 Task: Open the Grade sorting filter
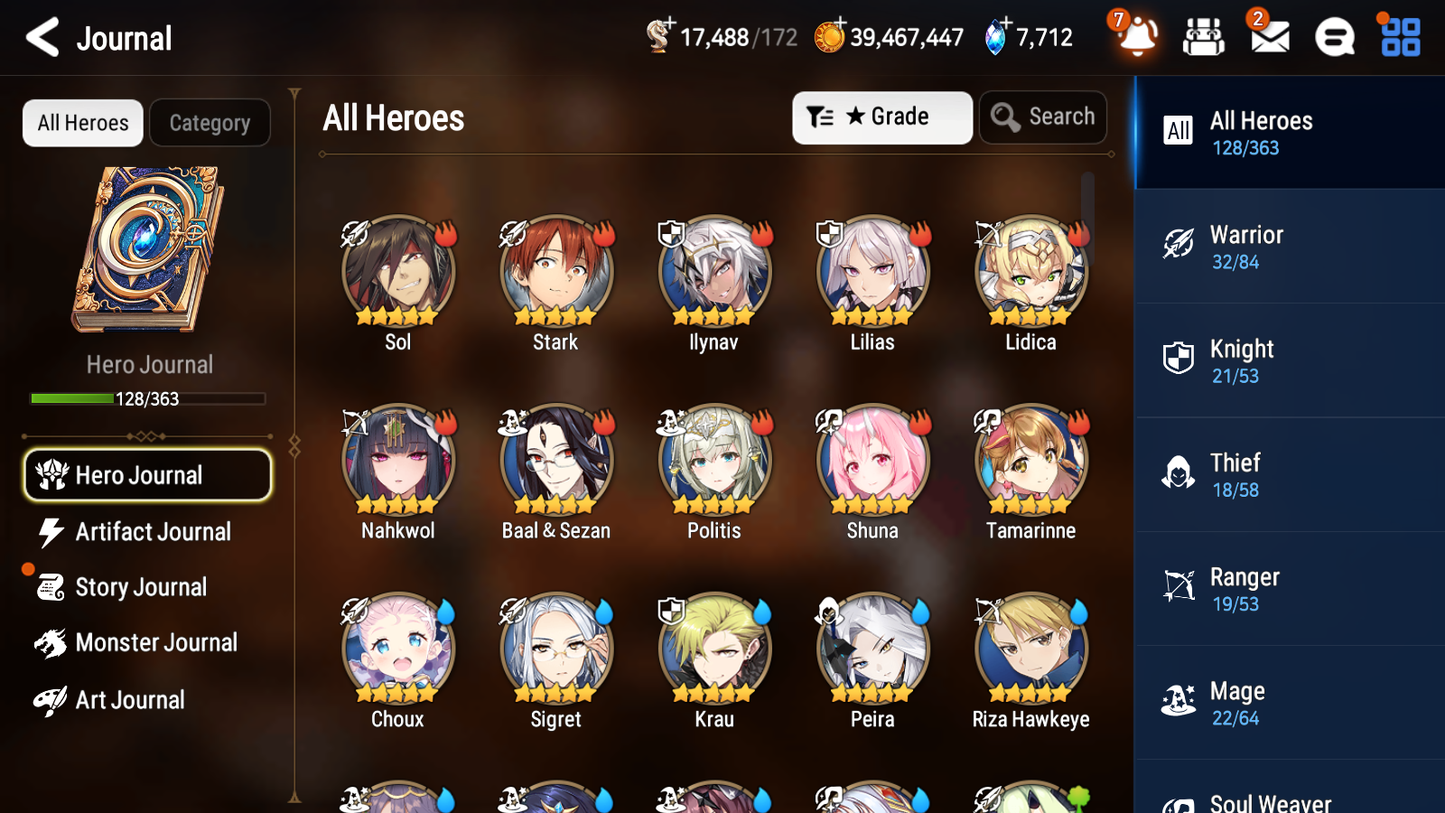pyautogui.click(x=881, y=117)
